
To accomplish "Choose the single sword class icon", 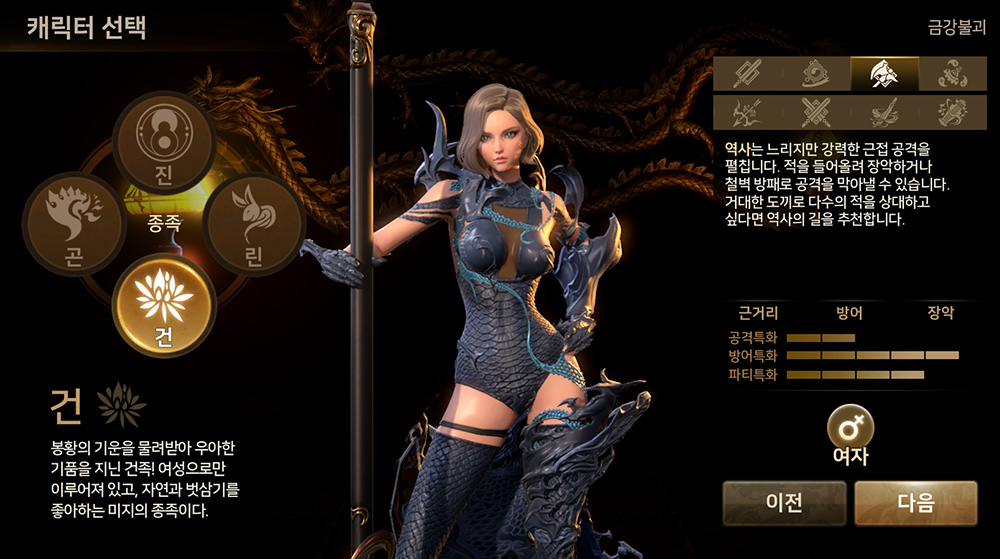I will coord(747,73).
